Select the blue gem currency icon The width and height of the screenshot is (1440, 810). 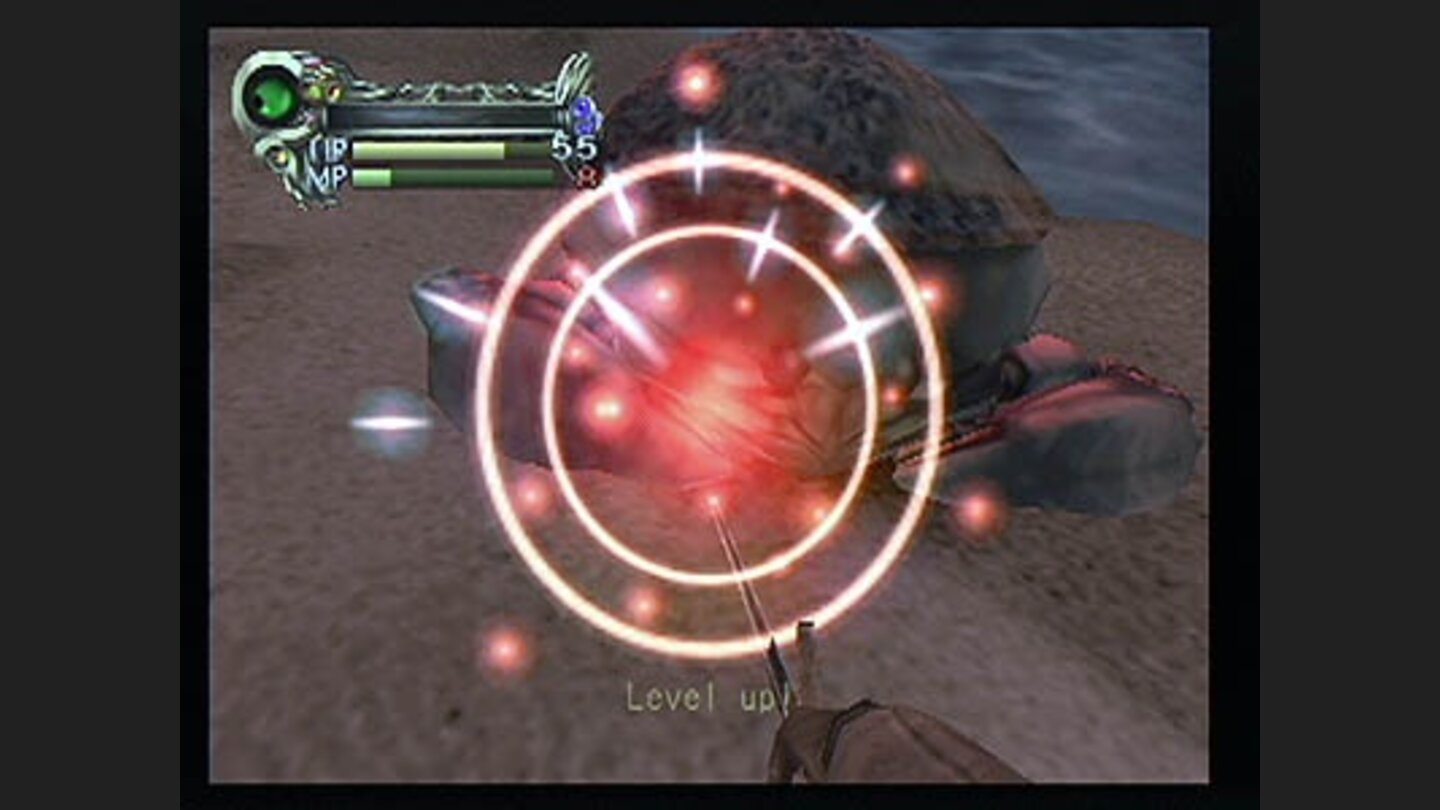coord(586,113)
